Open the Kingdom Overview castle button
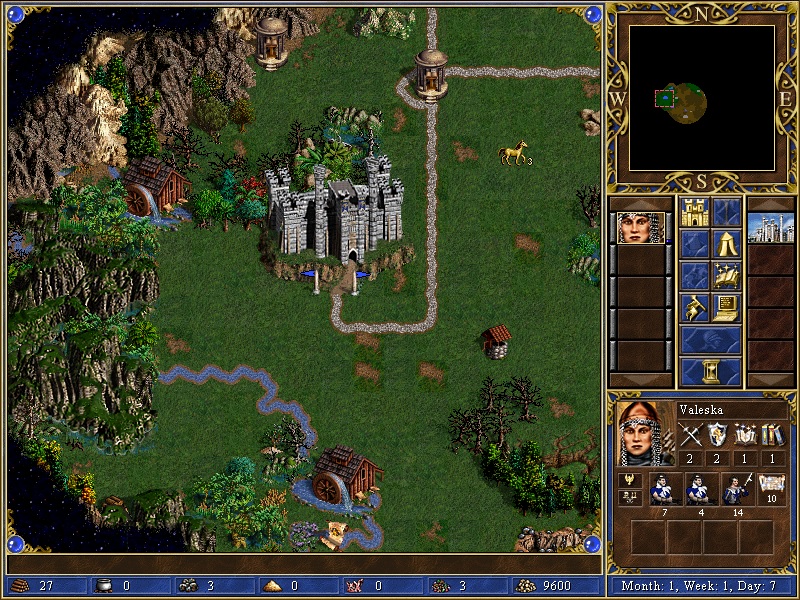This screenshot has height=600, width=800. (694, 211)
